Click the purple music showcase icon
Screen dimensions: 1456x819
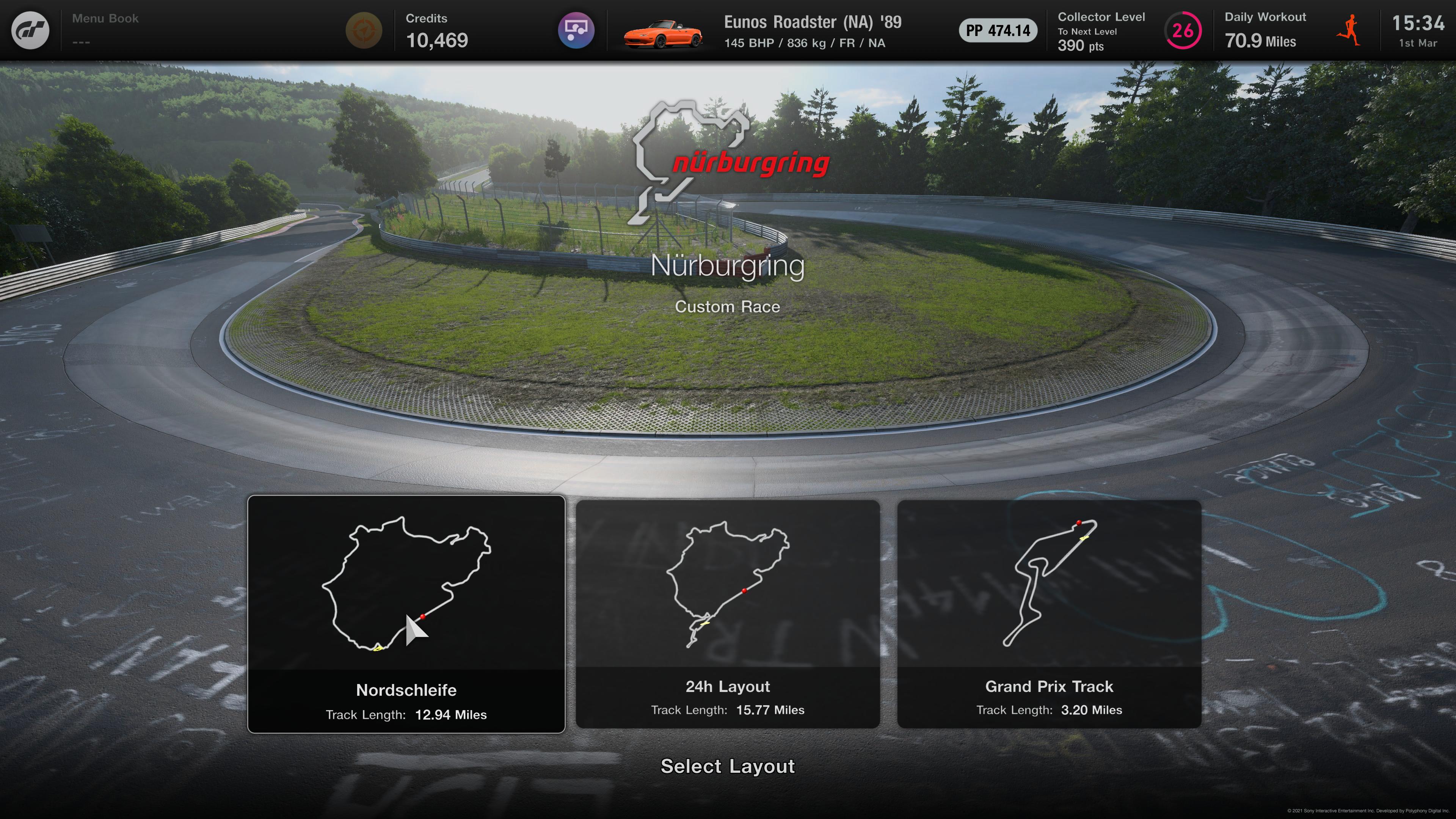(x=576, y=30)
